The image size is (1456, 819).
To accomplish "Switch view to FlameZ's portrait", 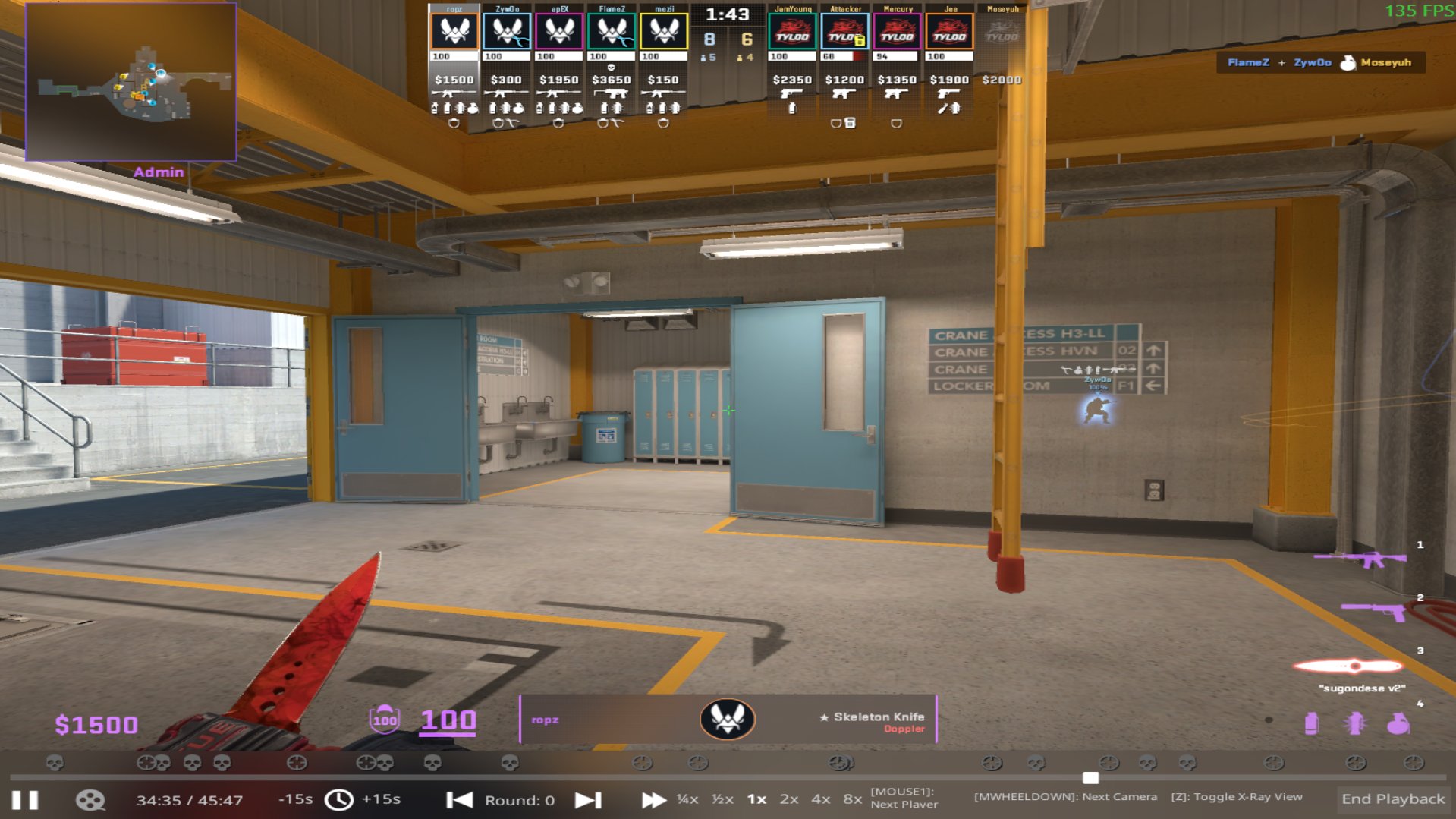I will click(x=612, y=32).
